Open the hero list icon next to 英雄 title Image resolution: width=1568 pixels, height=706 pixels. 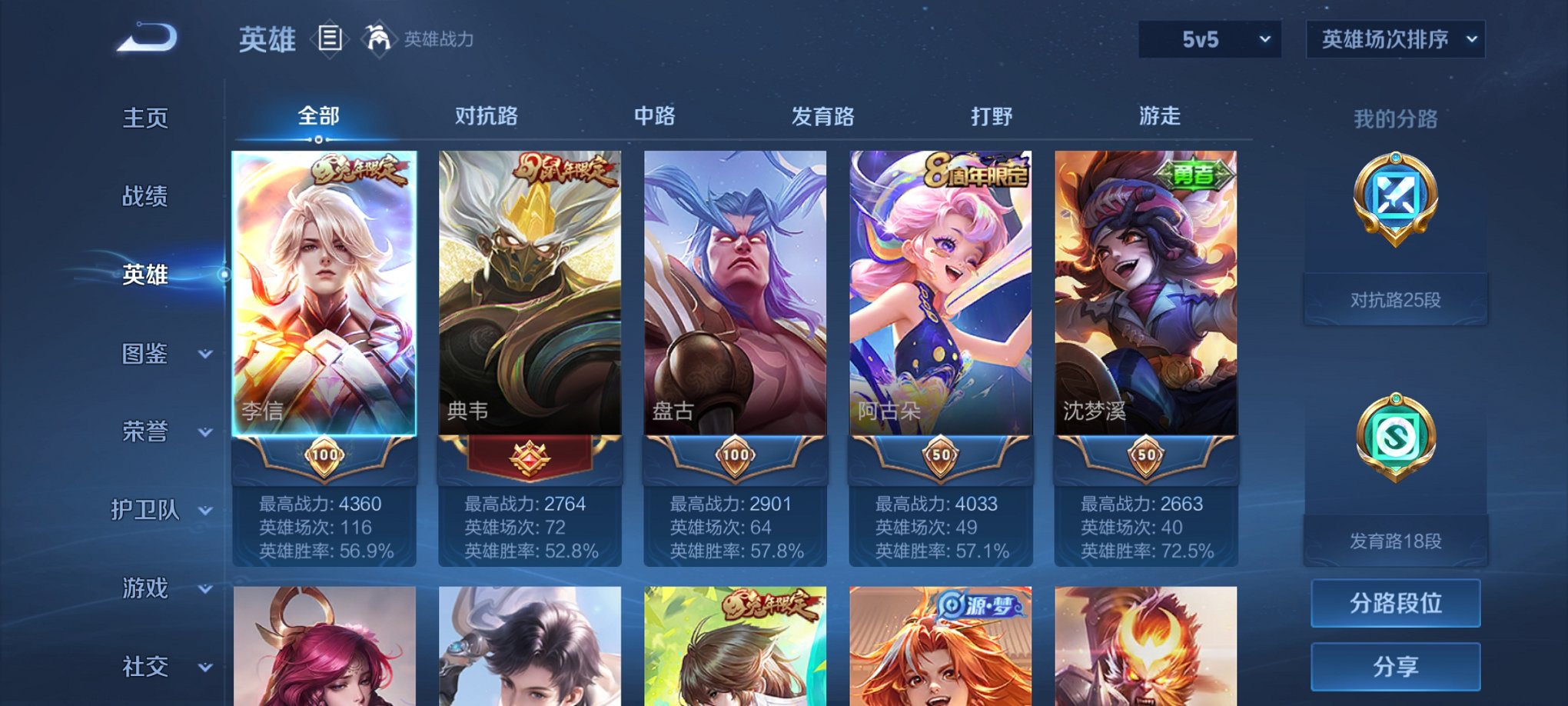(x=331, y=38)
